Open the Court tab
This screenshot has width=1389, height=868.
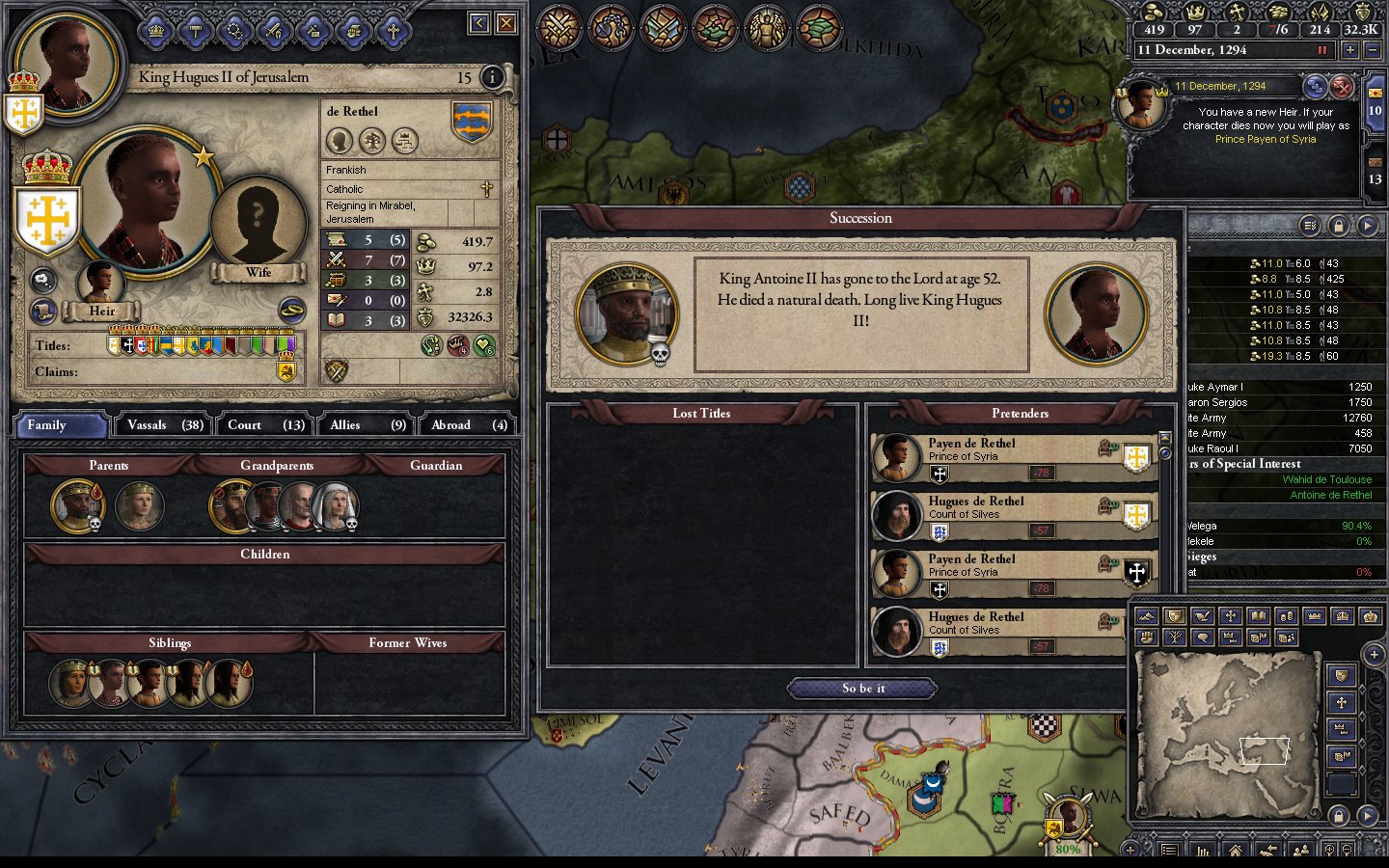pyautogui.click(x=265, y=425)
